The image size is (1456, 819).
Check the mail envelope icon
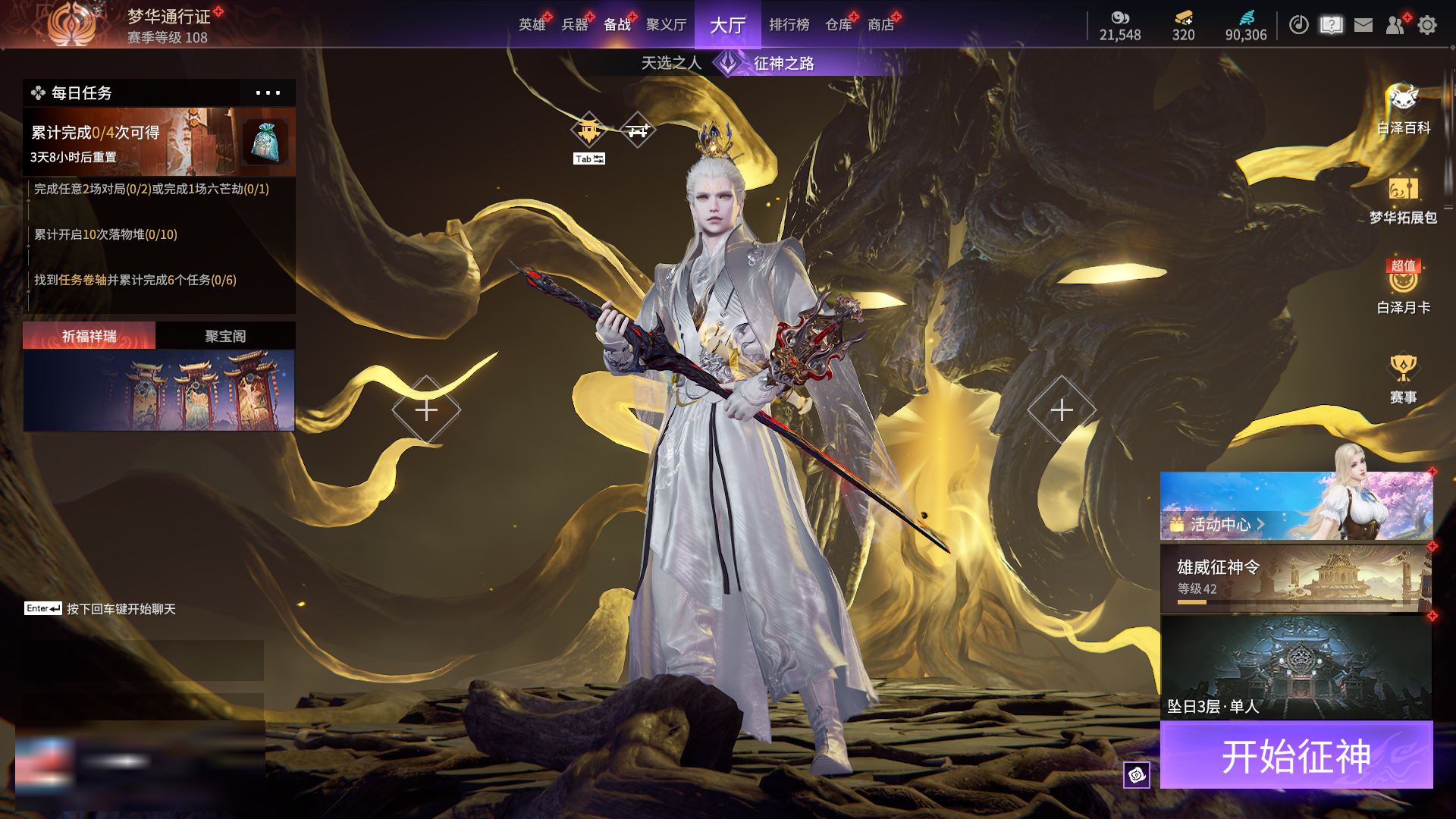point(1363,25)
